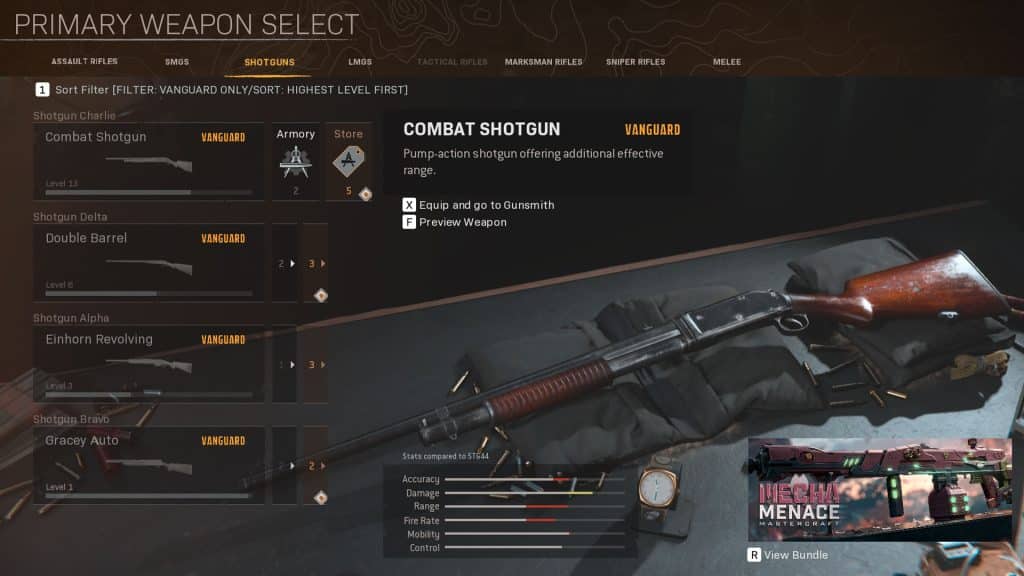Switch to the Melee tab

[x=727, y=62]
